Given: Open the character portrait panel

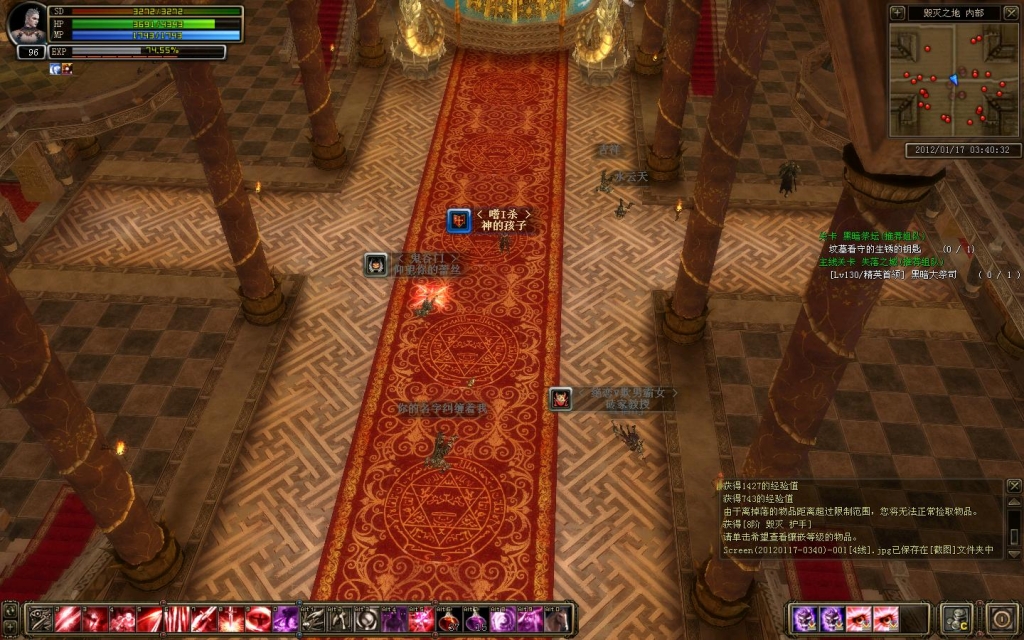Looking at the screenshot, I should point(26,25).
